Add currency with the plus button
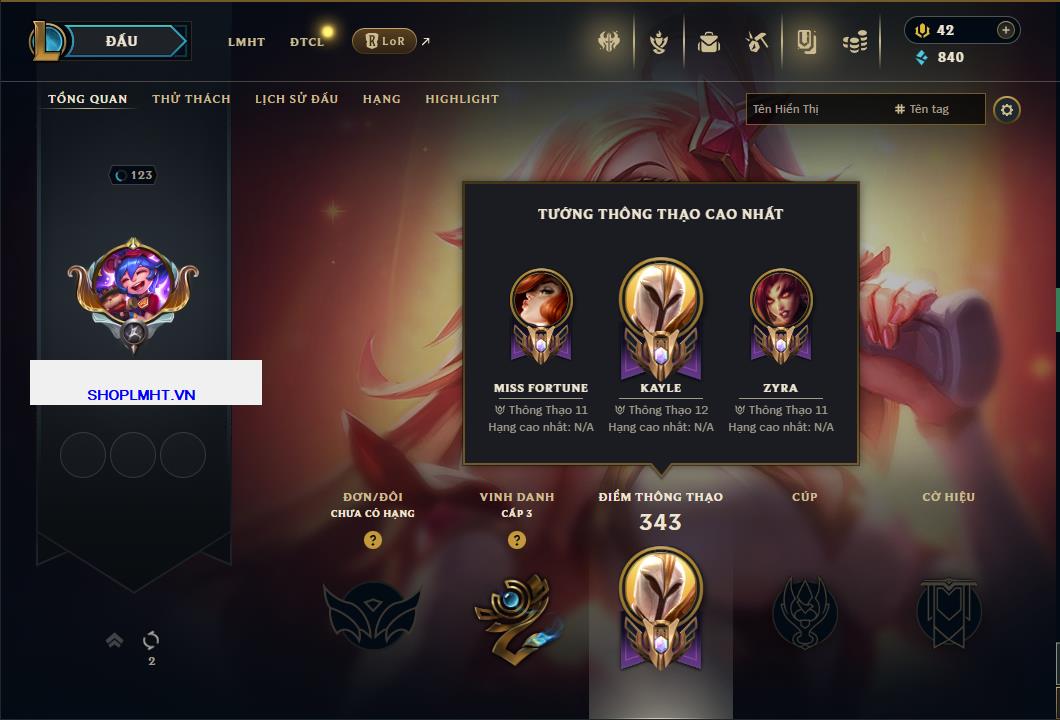This screenshot has width=1060, height=720. [x=1005, y=30]
